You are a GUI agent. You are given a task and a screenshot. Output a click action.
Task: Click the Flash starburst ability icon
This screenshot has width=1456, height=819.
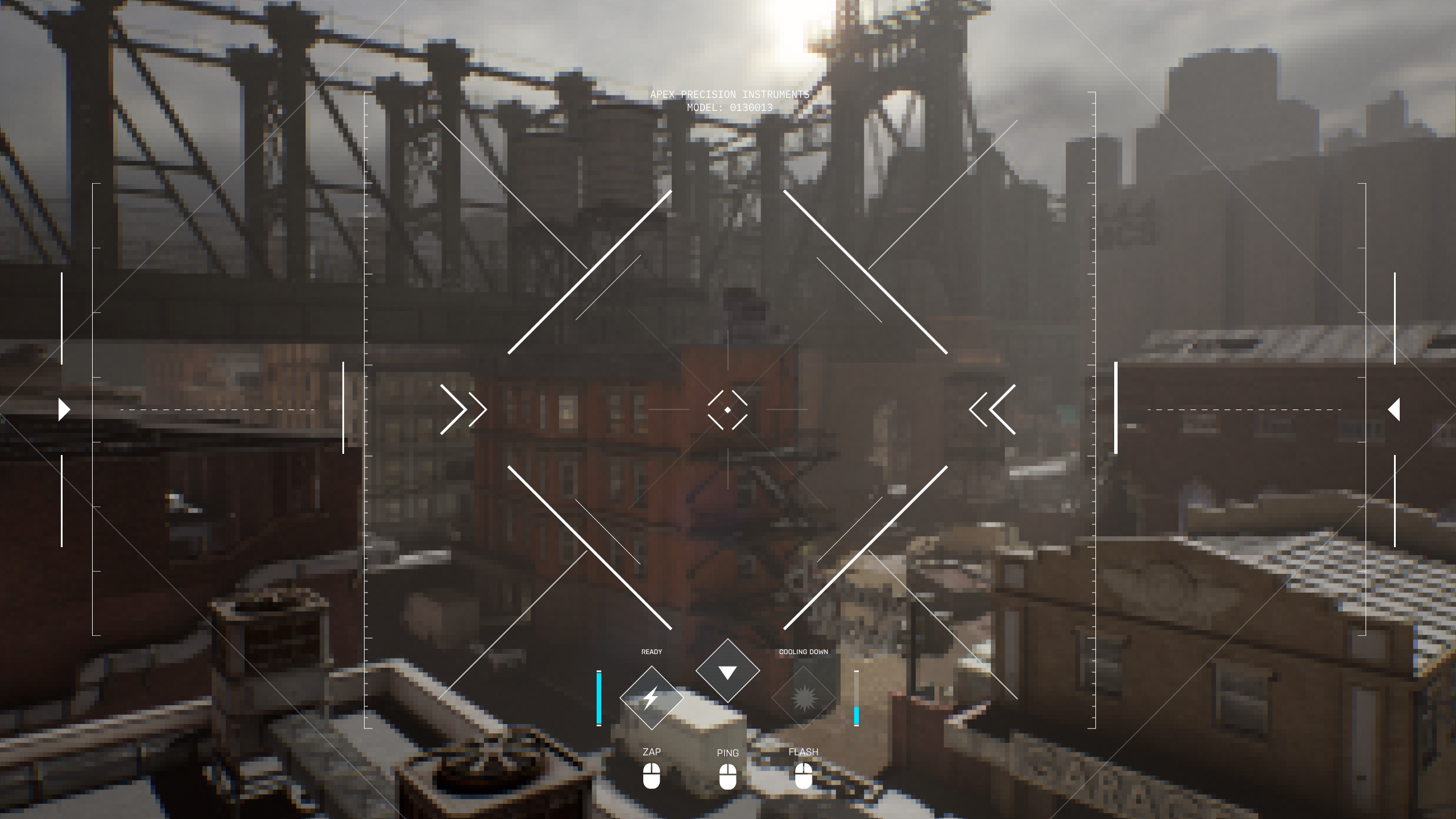(x=804, y=697)
